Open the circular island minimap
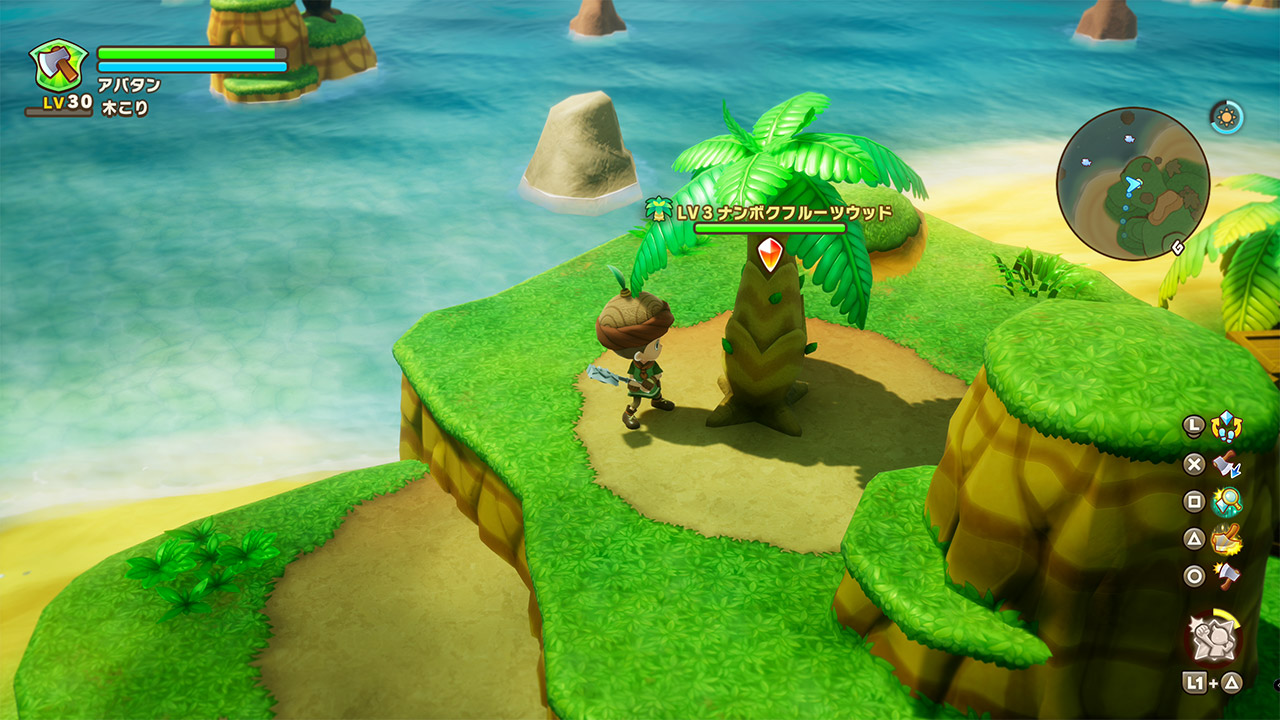This screenshot has height=720, width=1280. click(1132, 184)
